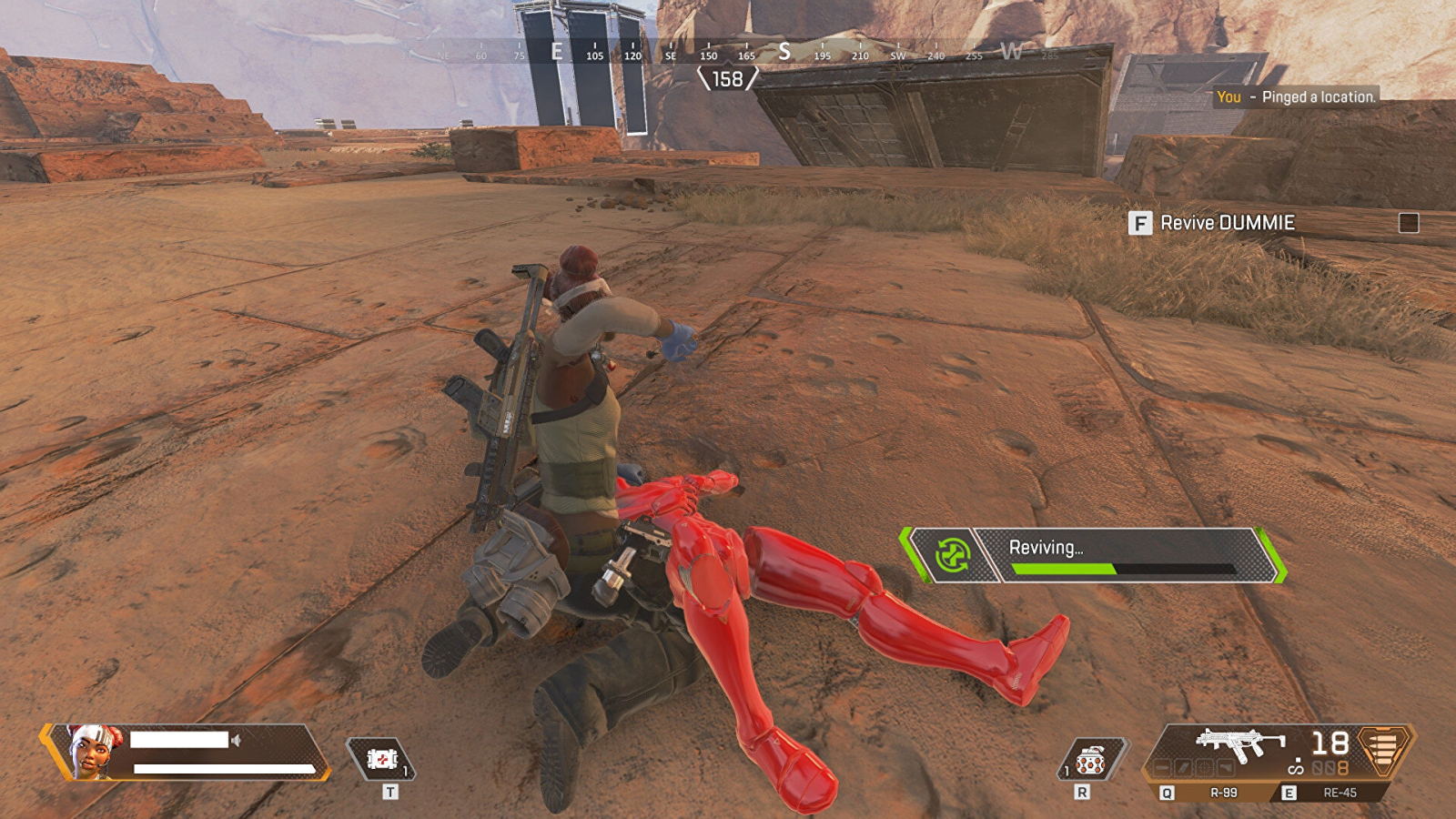Click the green revive icon
Viewport: 1456px width, 819px height.
coord(952,554)
